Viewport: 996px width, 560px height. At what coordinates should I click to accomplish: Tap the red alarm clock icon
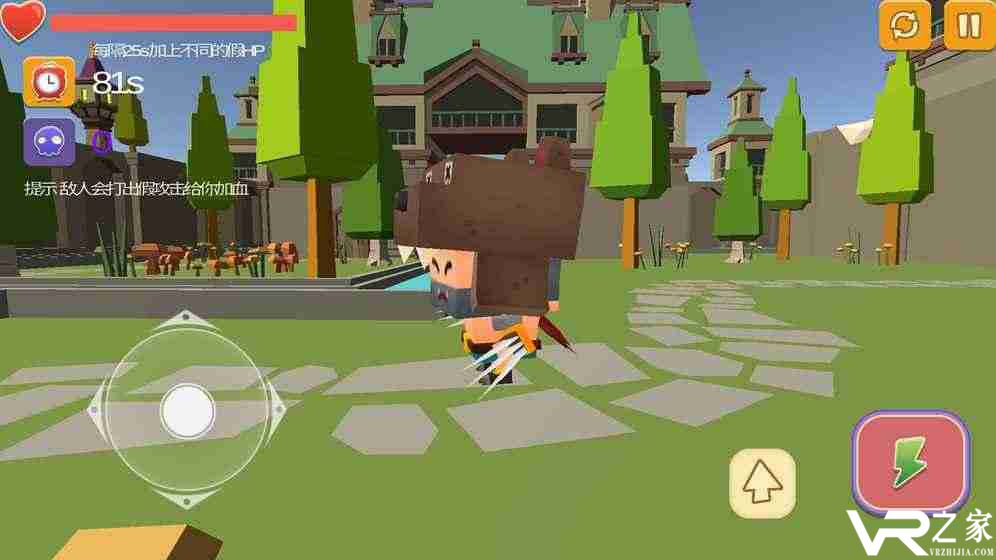click(x=49, y=82)
